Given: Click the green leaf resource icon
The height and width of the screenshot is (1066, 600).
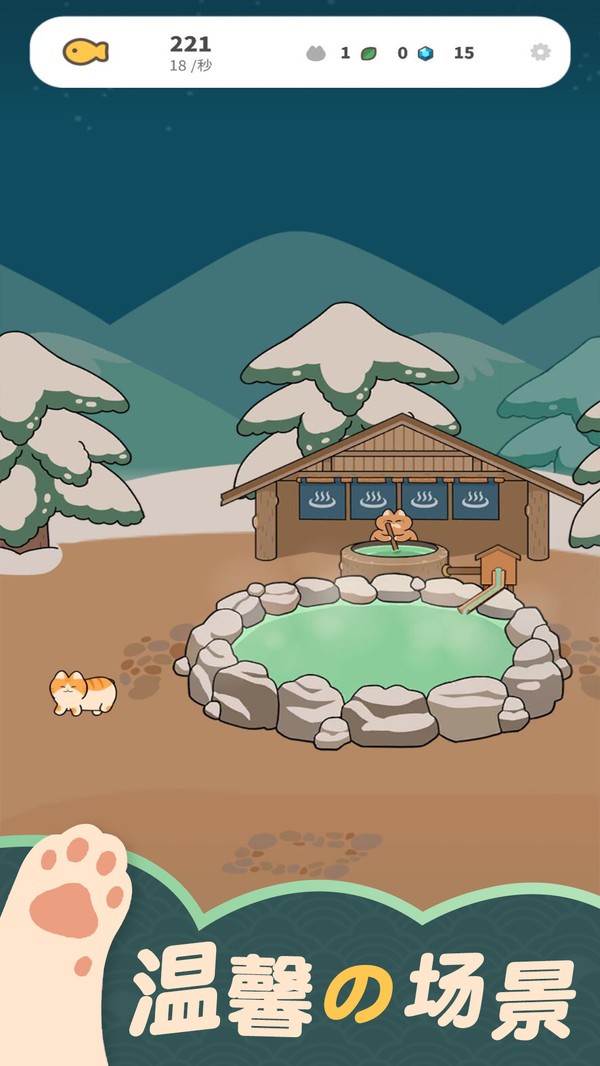Looking at the screenshot, I should coord(369,53).
